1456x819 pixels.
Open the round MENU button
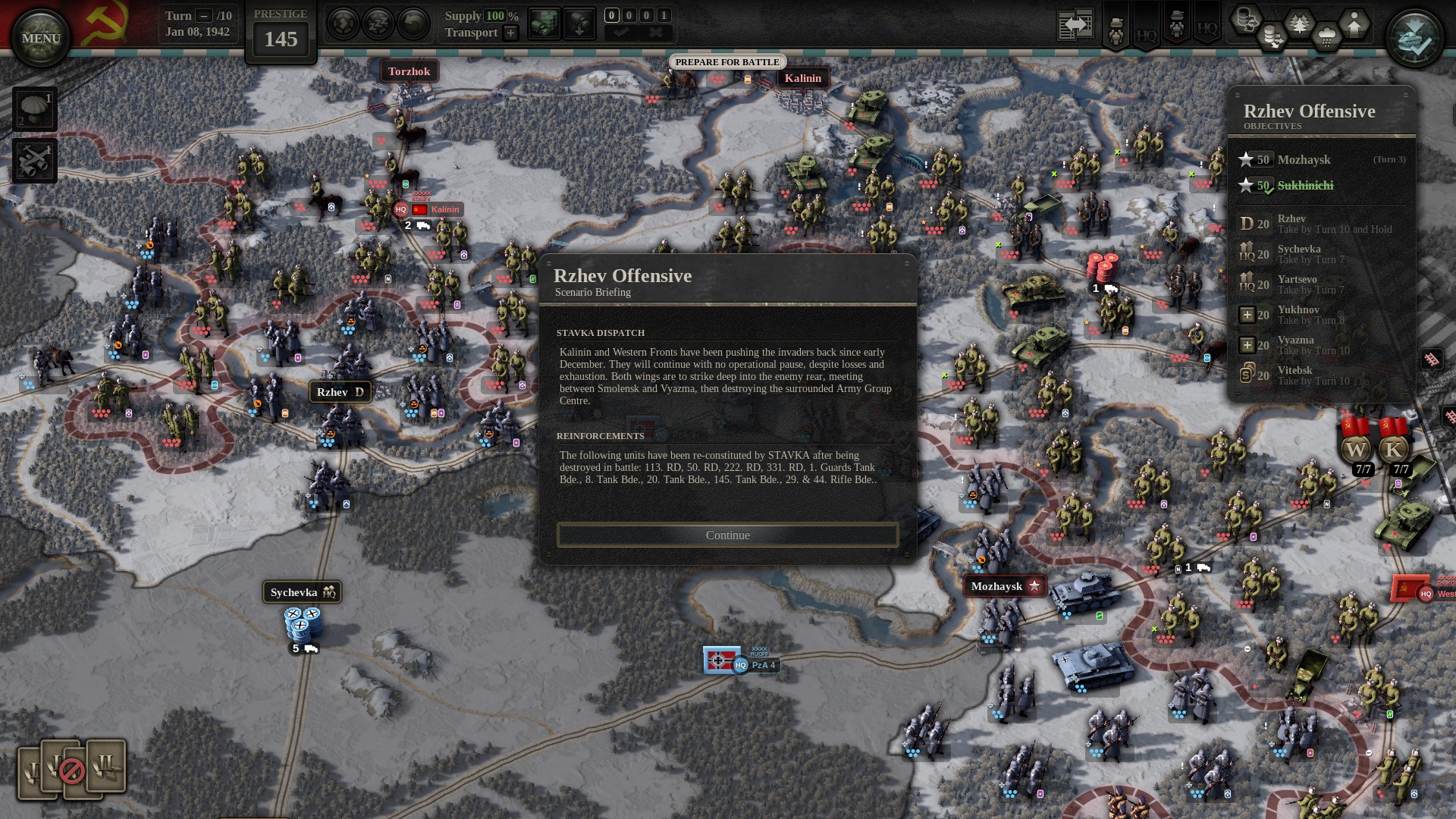pos(41,38)
